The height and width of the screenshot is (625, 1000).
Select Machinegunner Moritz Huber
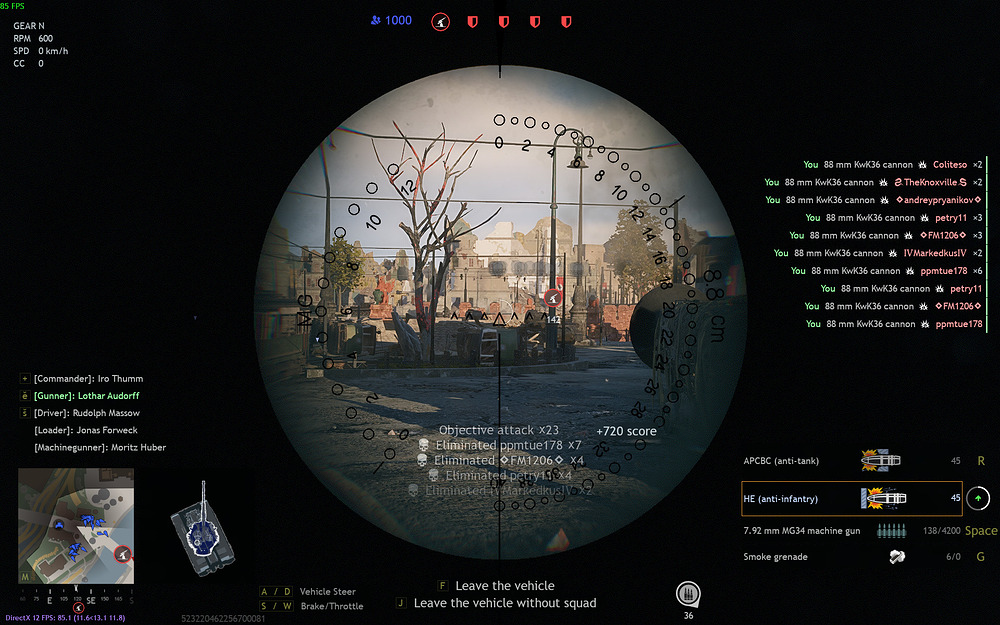[x=100, y=447]
